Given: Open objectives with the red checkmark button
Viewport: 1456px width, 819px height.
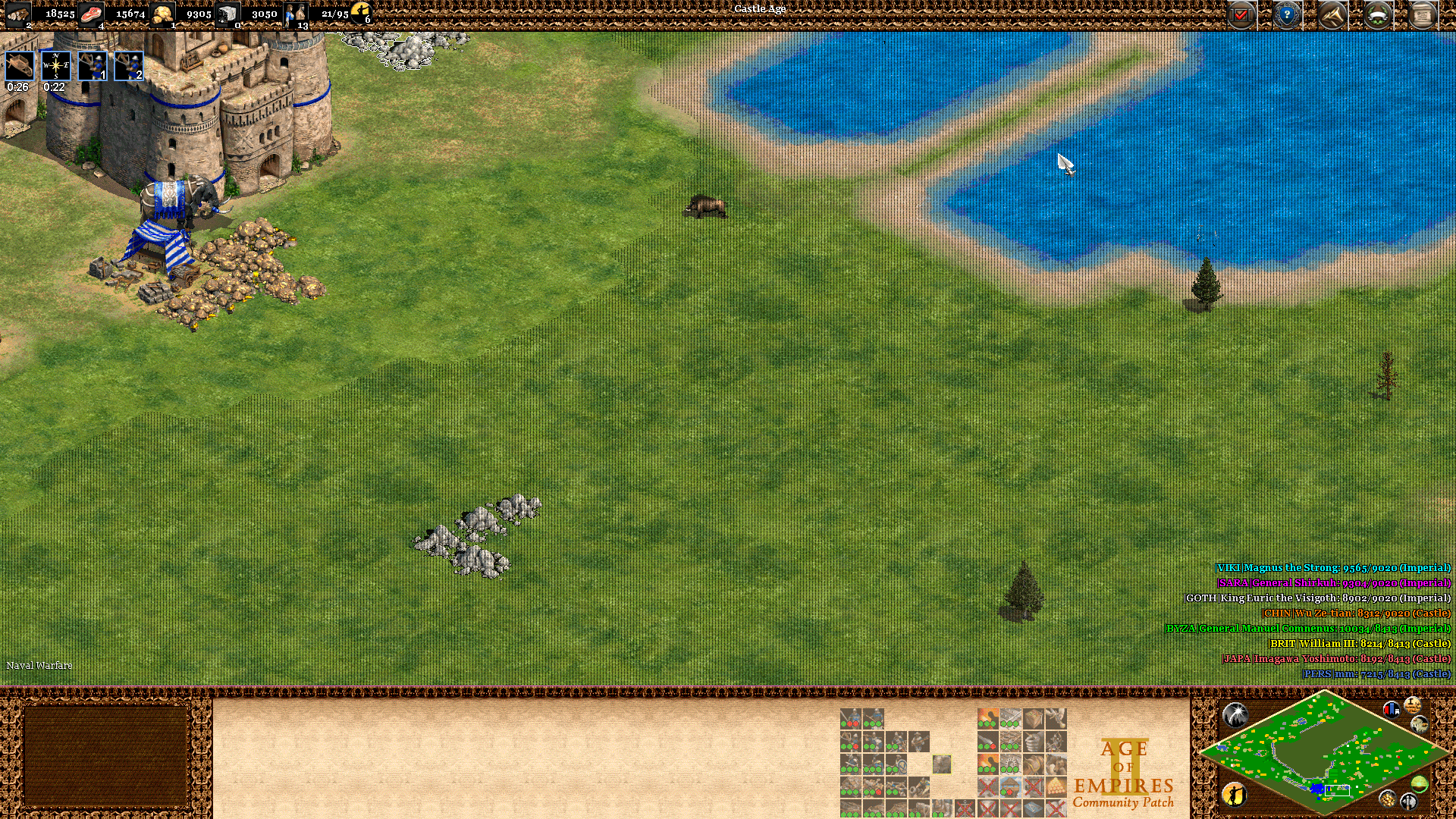Looking at the screenshot, I should pos(1241,15).
